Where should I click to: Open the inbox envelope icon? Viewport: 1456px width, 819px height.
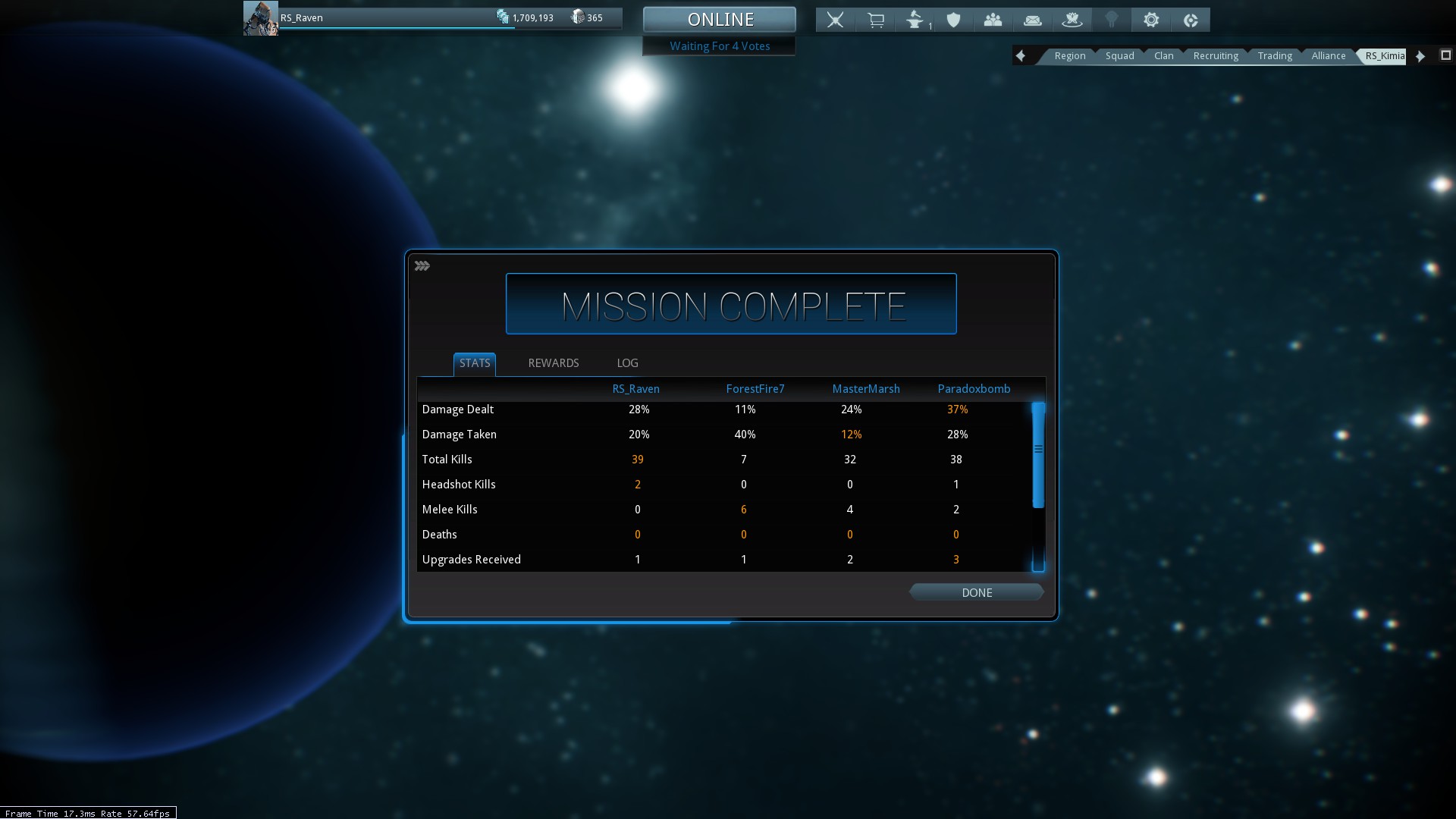click(x=1032, y=20)
